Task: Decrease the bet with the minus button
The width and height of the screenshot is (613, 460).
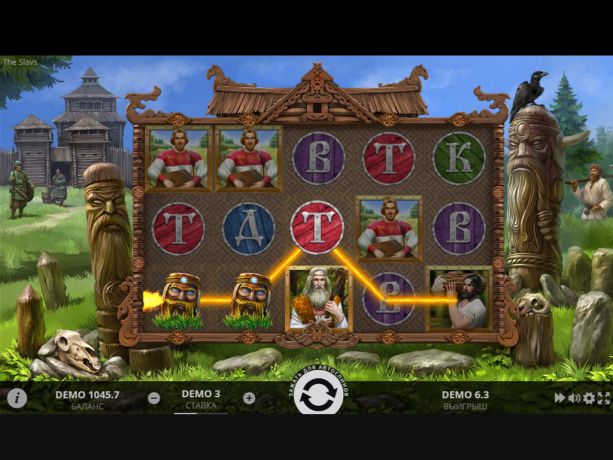Action: (x=154, y=397)
